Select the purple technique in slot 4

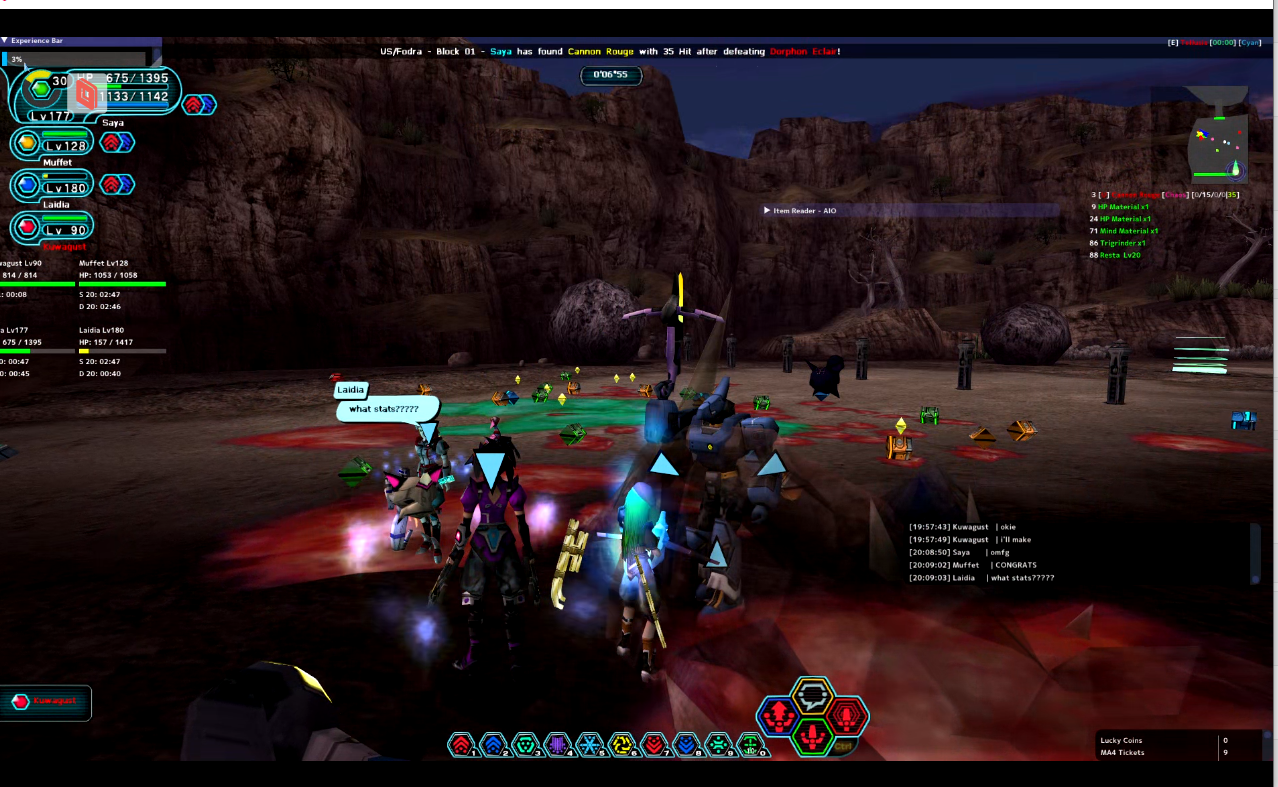557,744
